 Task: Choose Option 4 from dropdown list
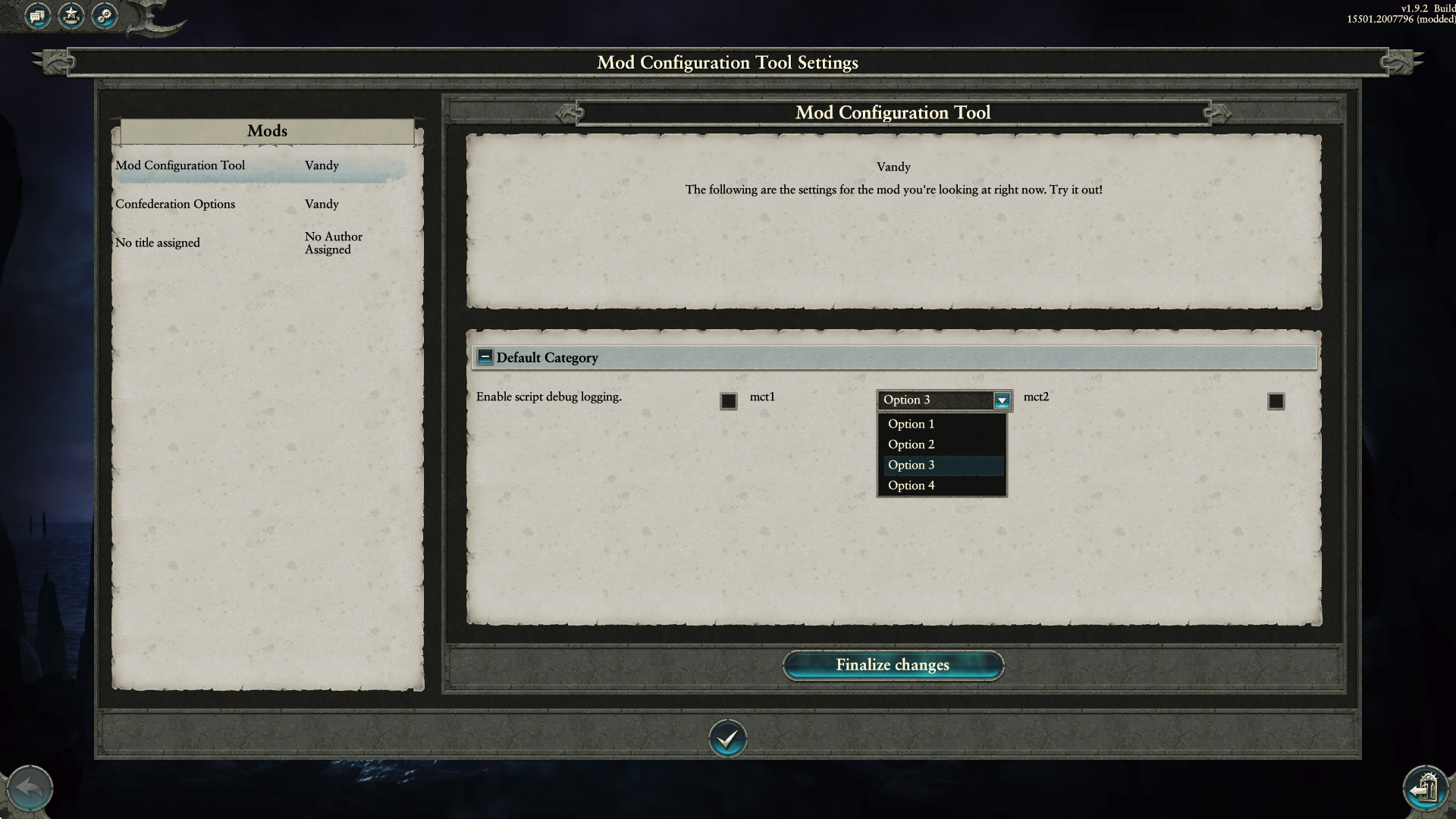coord(911,485)
